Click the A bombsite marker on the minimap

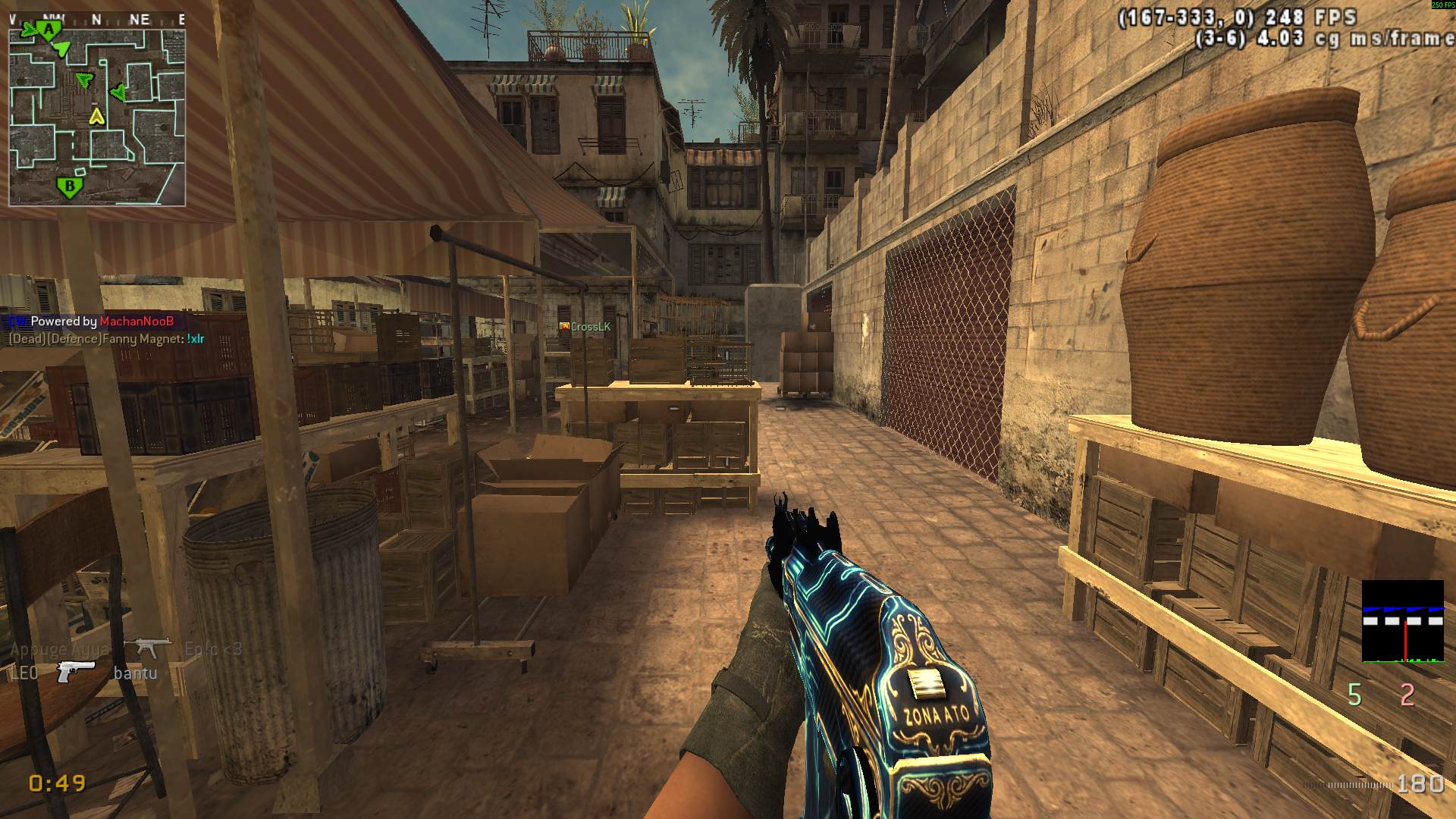tap(49, 30)
